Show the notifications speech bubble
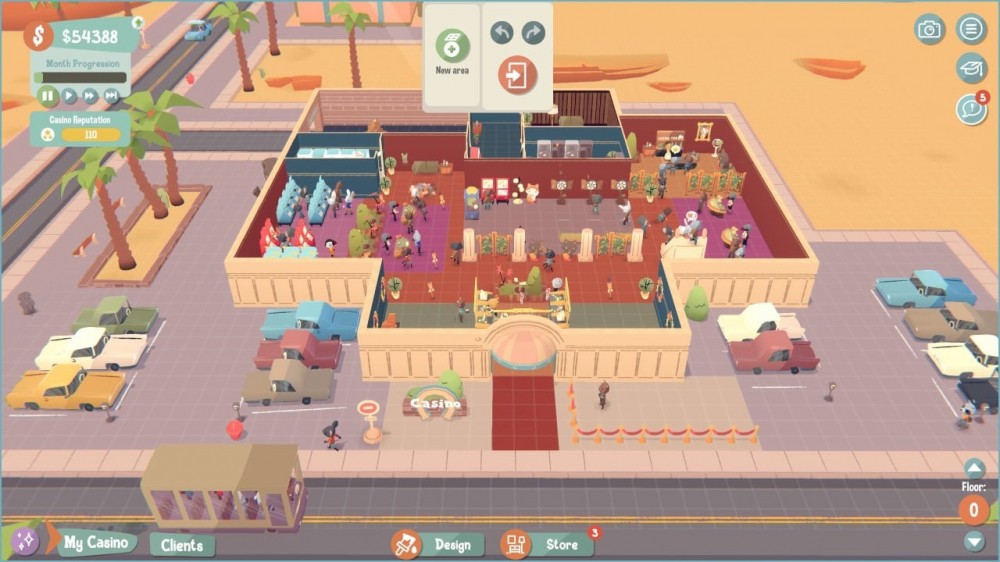The width and height of the screenshot is (1000, 562). point(970,109)
